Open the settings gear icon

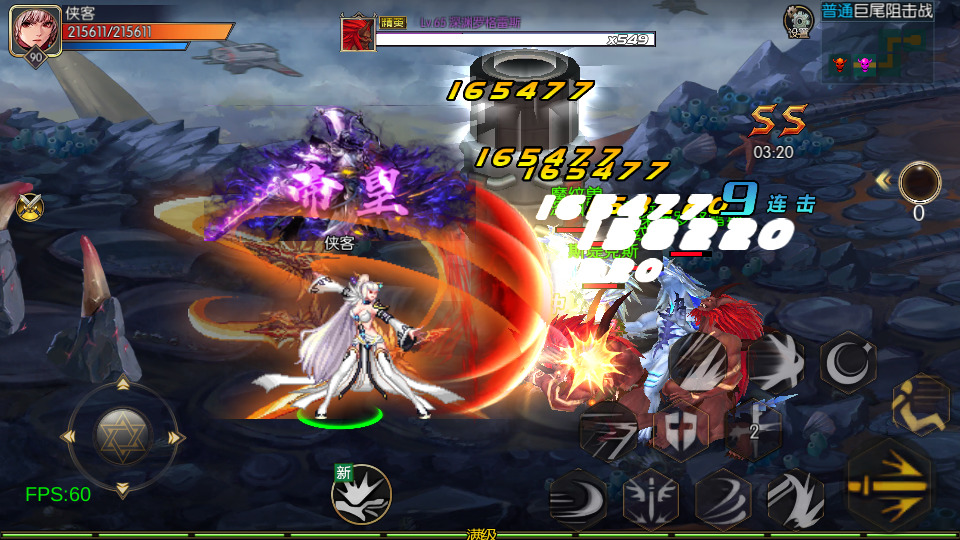[x=798, y=20]
